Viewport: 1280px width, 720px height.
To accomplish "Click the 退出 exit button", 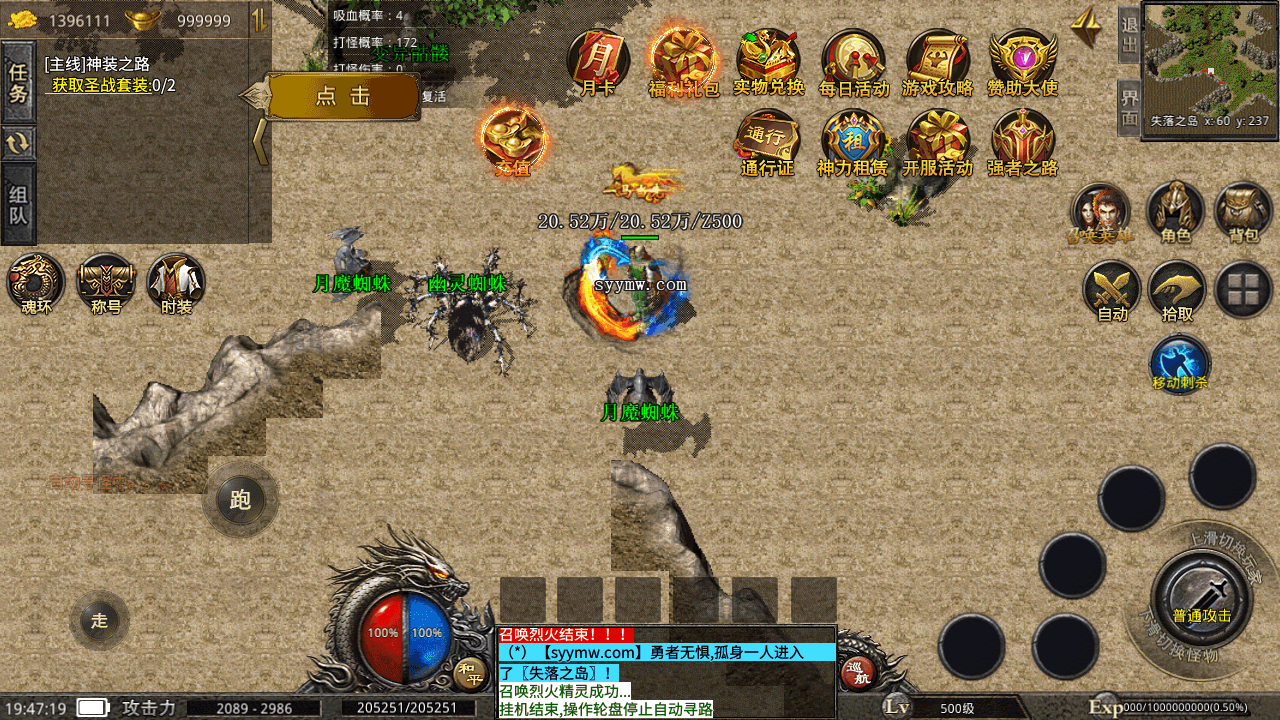I will pos(1130,33).
